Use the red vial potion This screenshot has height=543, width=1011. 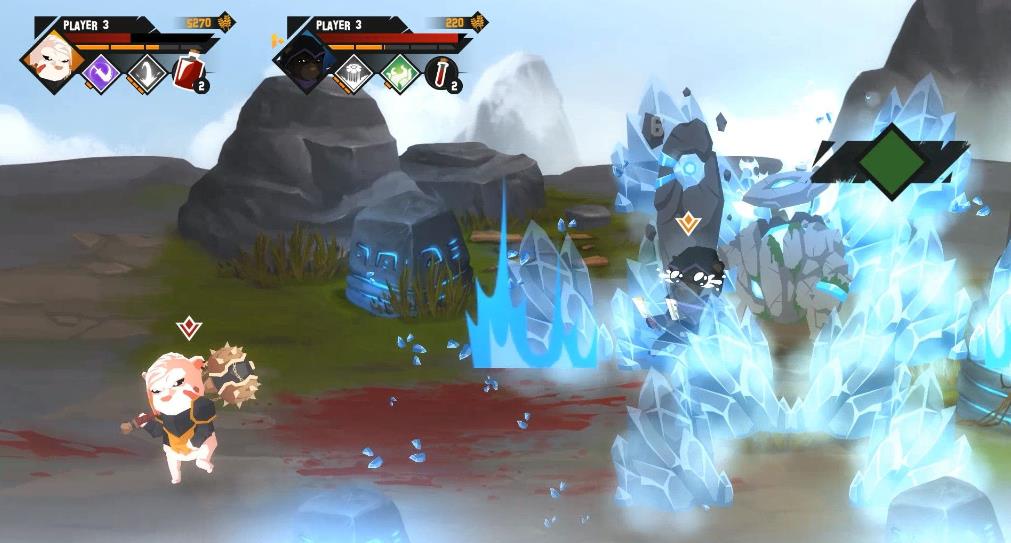(x=440, y=73)
